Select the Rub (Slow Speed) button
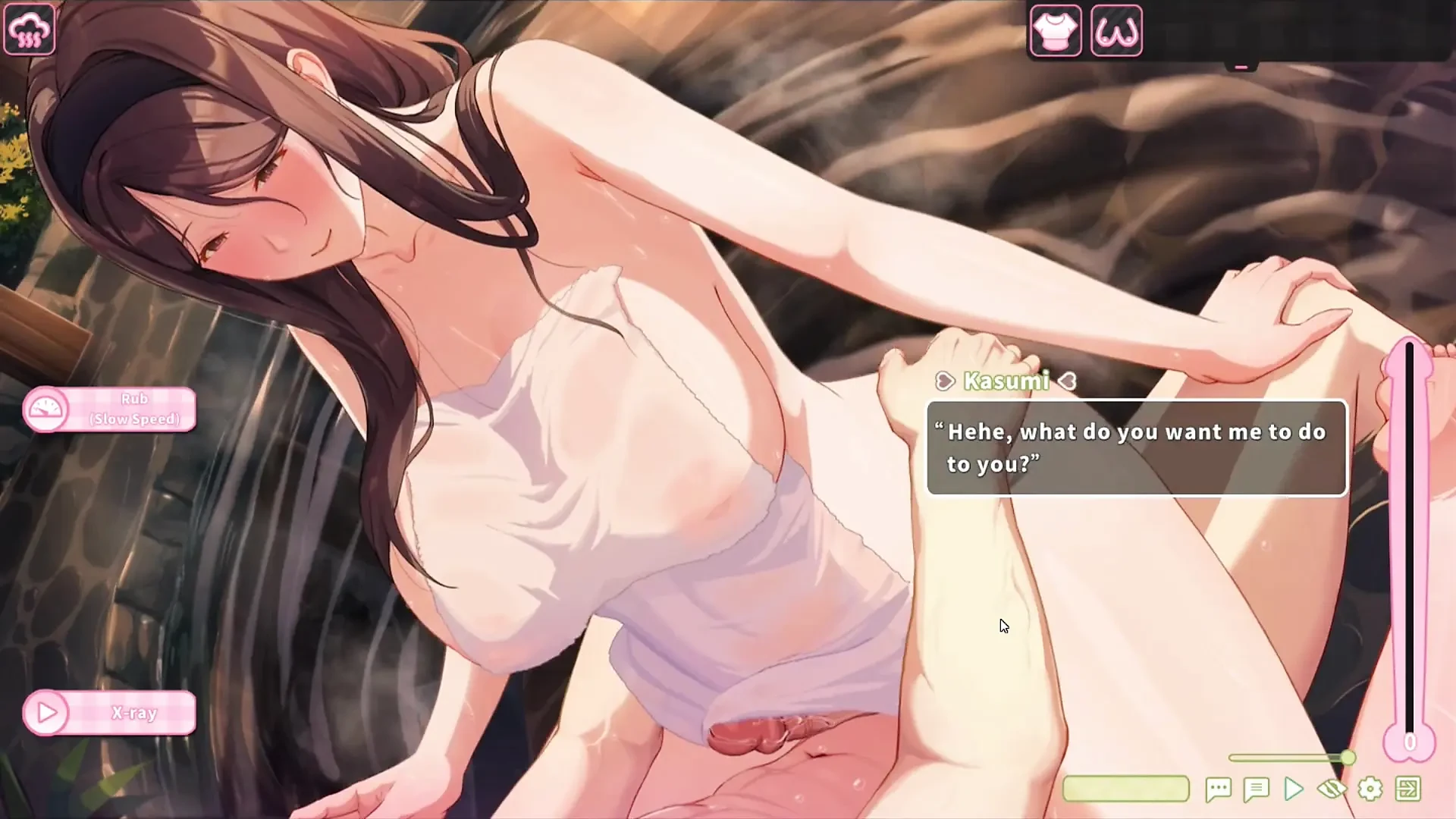Screen dimensions: 1456x819 110,409
